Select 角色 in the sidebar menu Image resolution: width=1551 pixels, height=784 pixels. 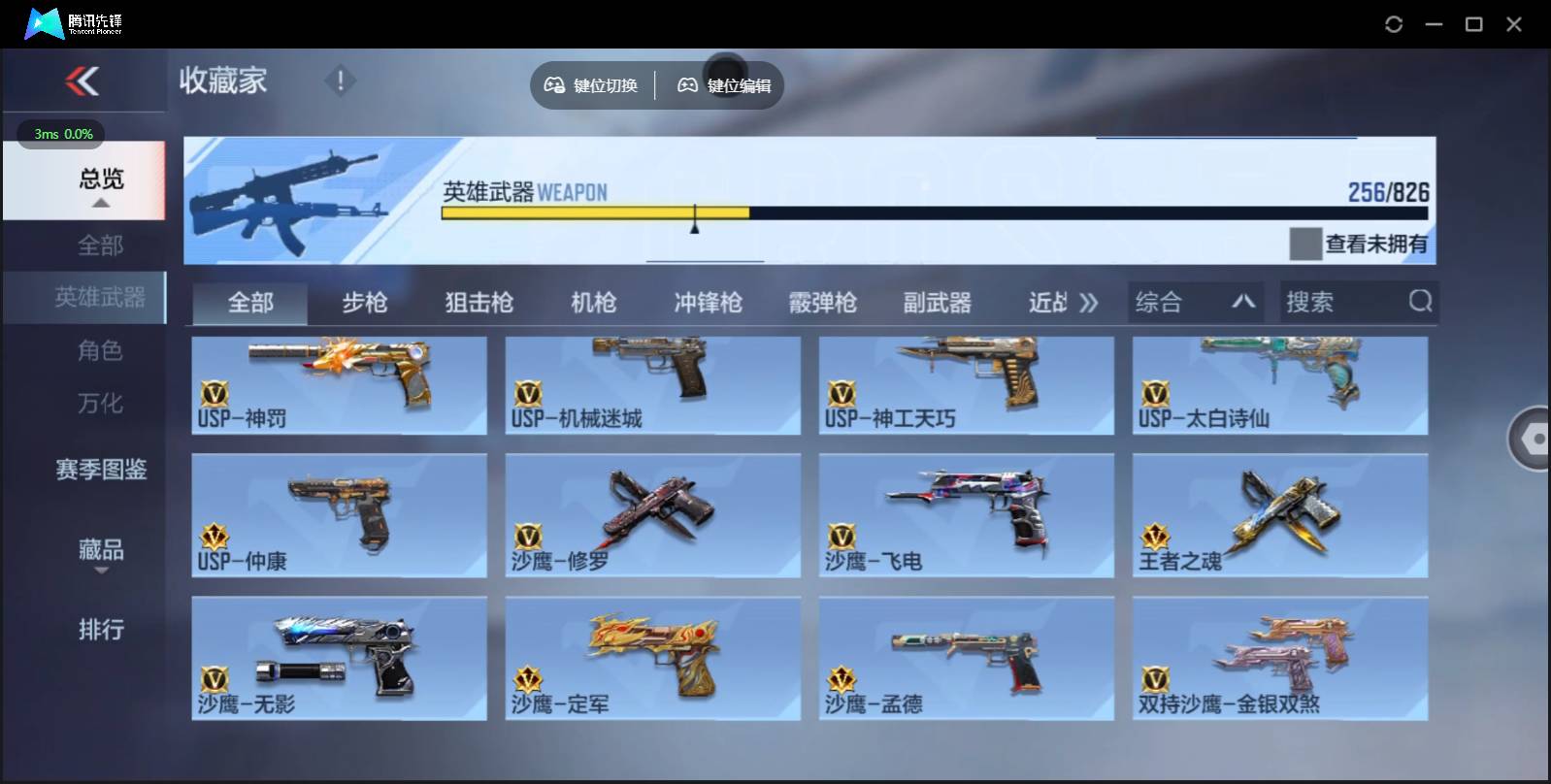click(100, 350)
